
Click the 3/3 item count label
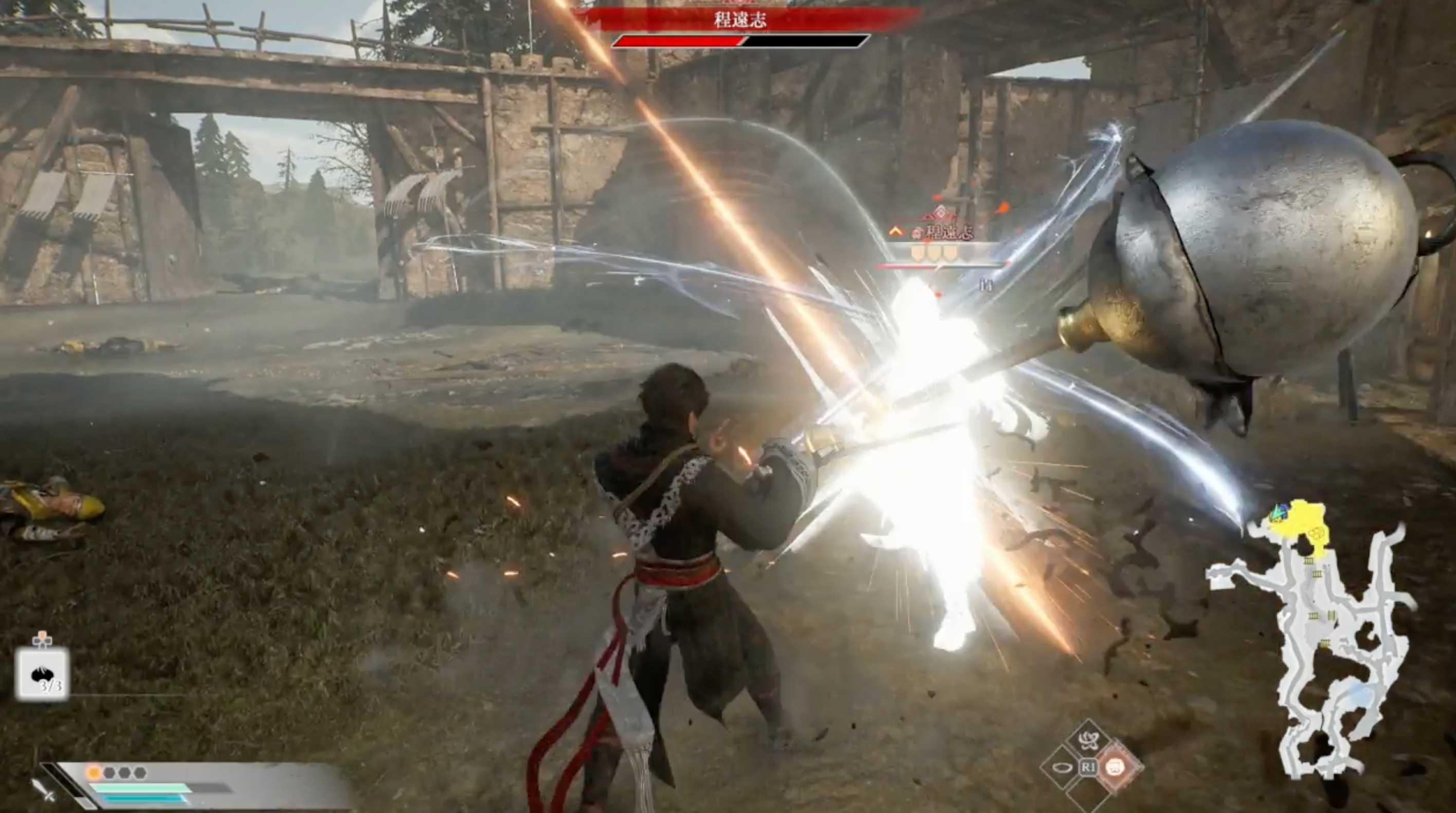point(52,686)
